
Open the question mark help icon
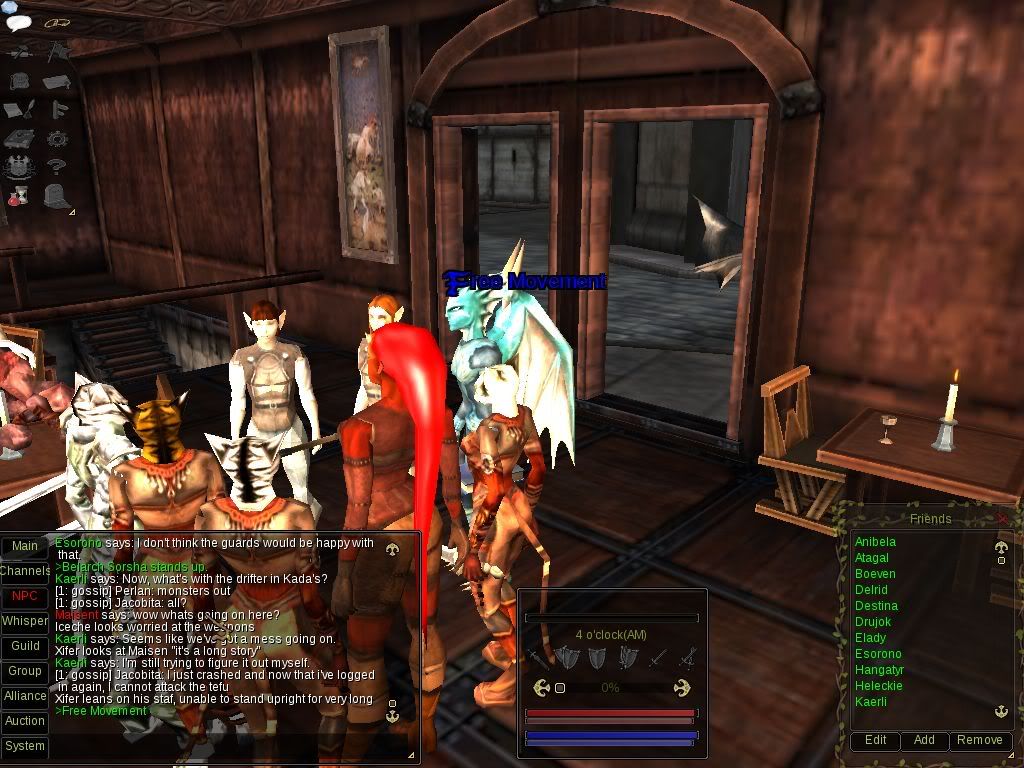[x=57, y=166]
